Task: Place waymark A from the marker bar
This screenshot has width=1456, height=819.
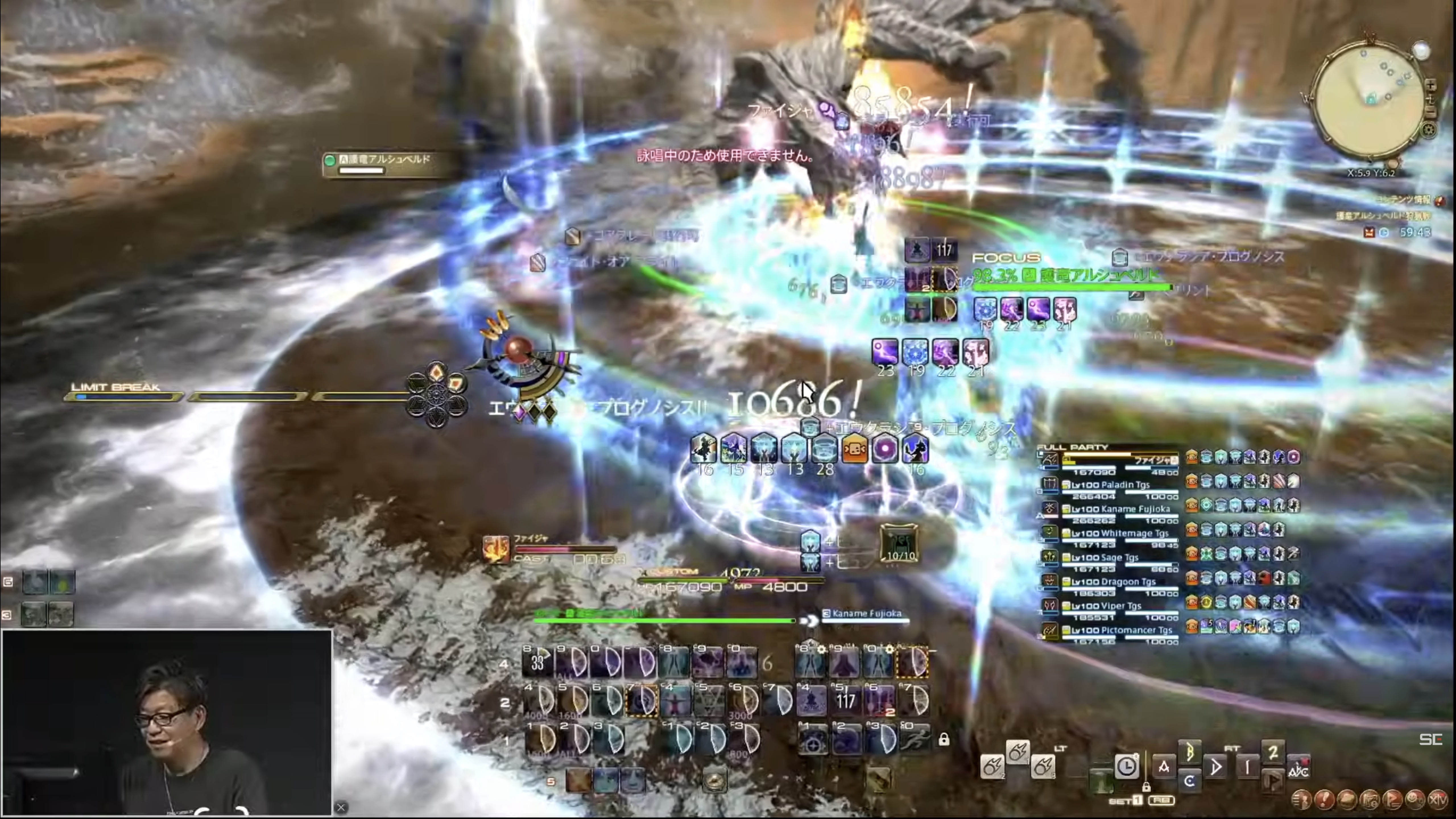Action: coord(1164,767)
